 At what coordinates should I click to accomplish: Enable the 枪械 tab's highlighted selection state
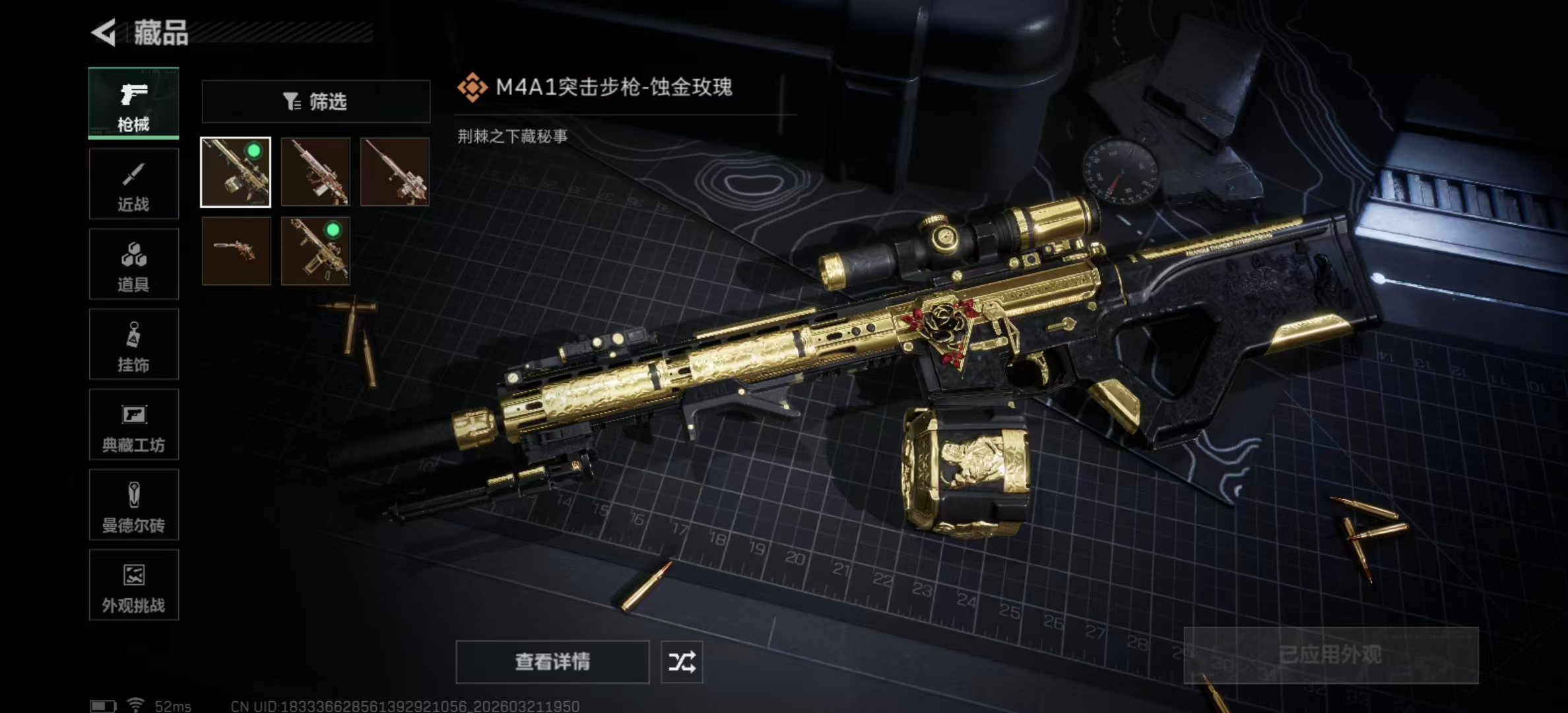(x=133, y=102)
